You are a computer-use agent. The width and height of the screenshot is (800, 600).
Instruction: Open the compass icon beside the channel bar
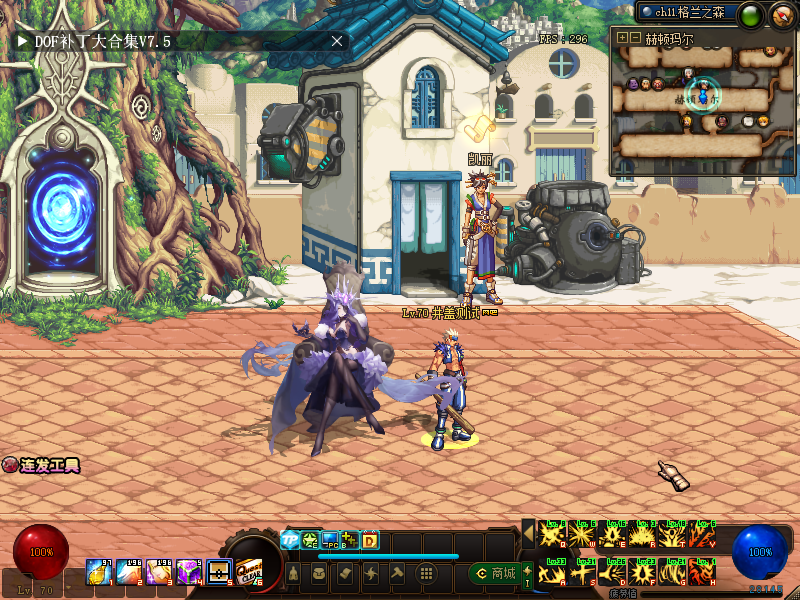[x=781, y=14]
